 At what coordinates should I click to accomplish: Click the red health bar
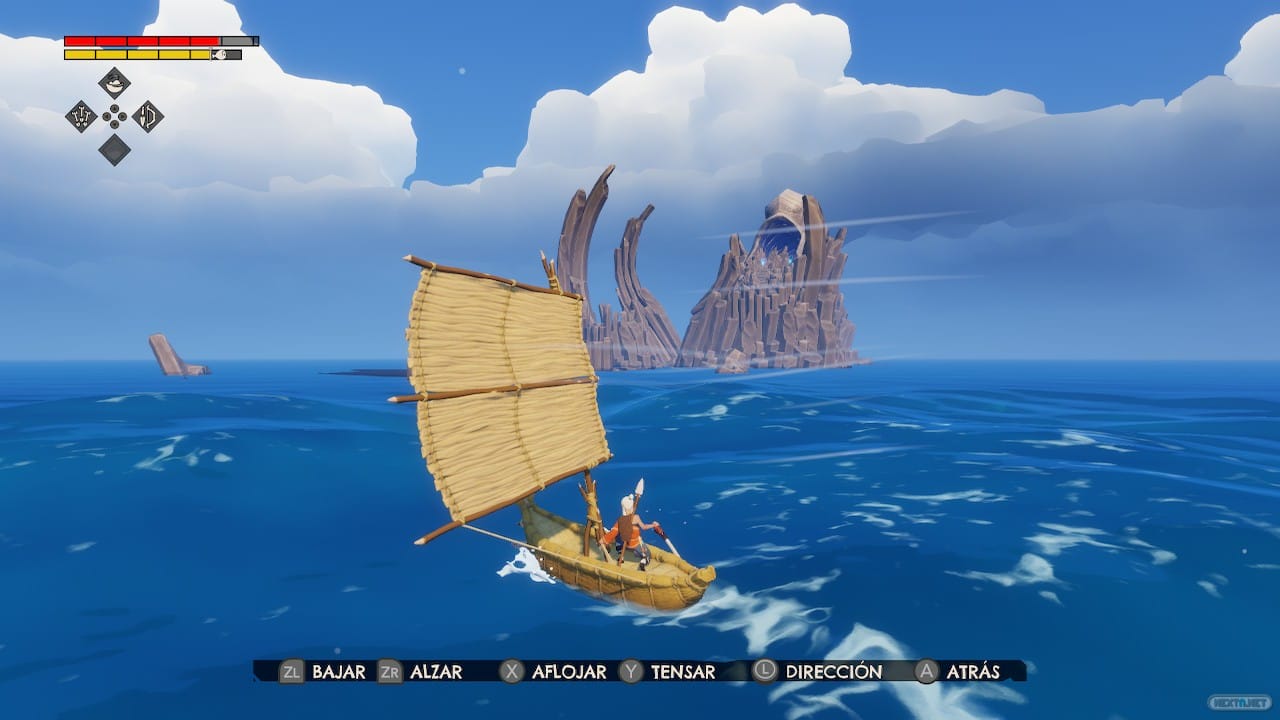(140, 40)
